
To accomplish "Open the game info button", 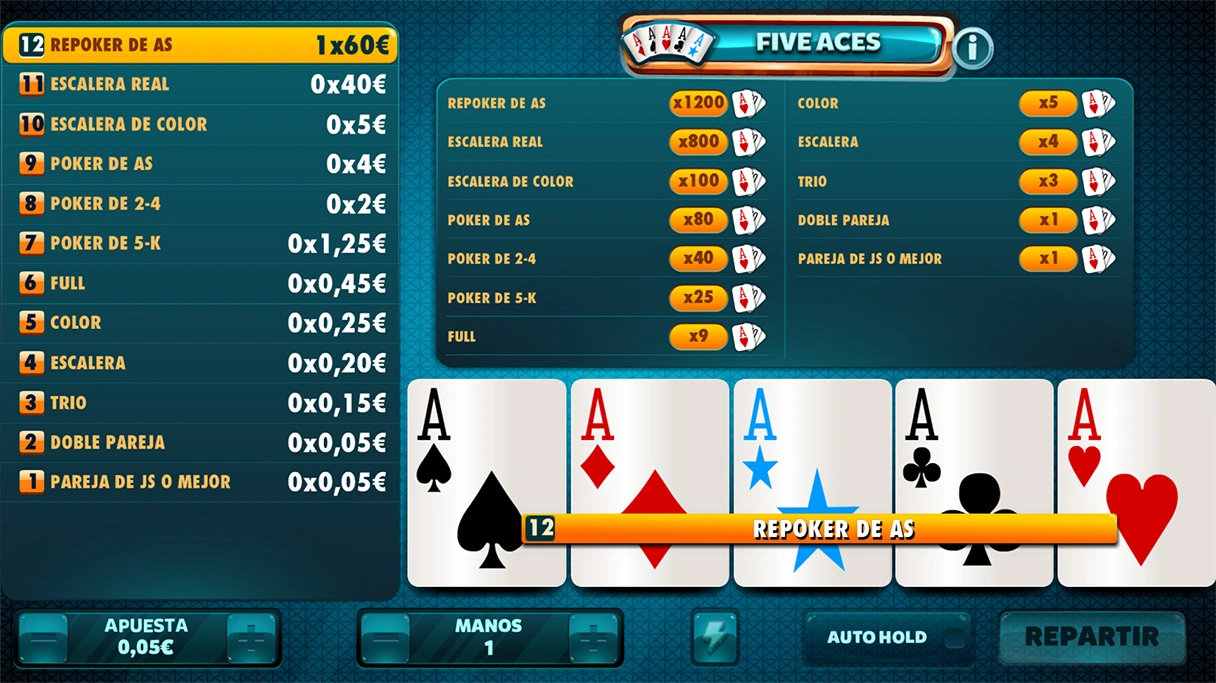I will 972,47.
